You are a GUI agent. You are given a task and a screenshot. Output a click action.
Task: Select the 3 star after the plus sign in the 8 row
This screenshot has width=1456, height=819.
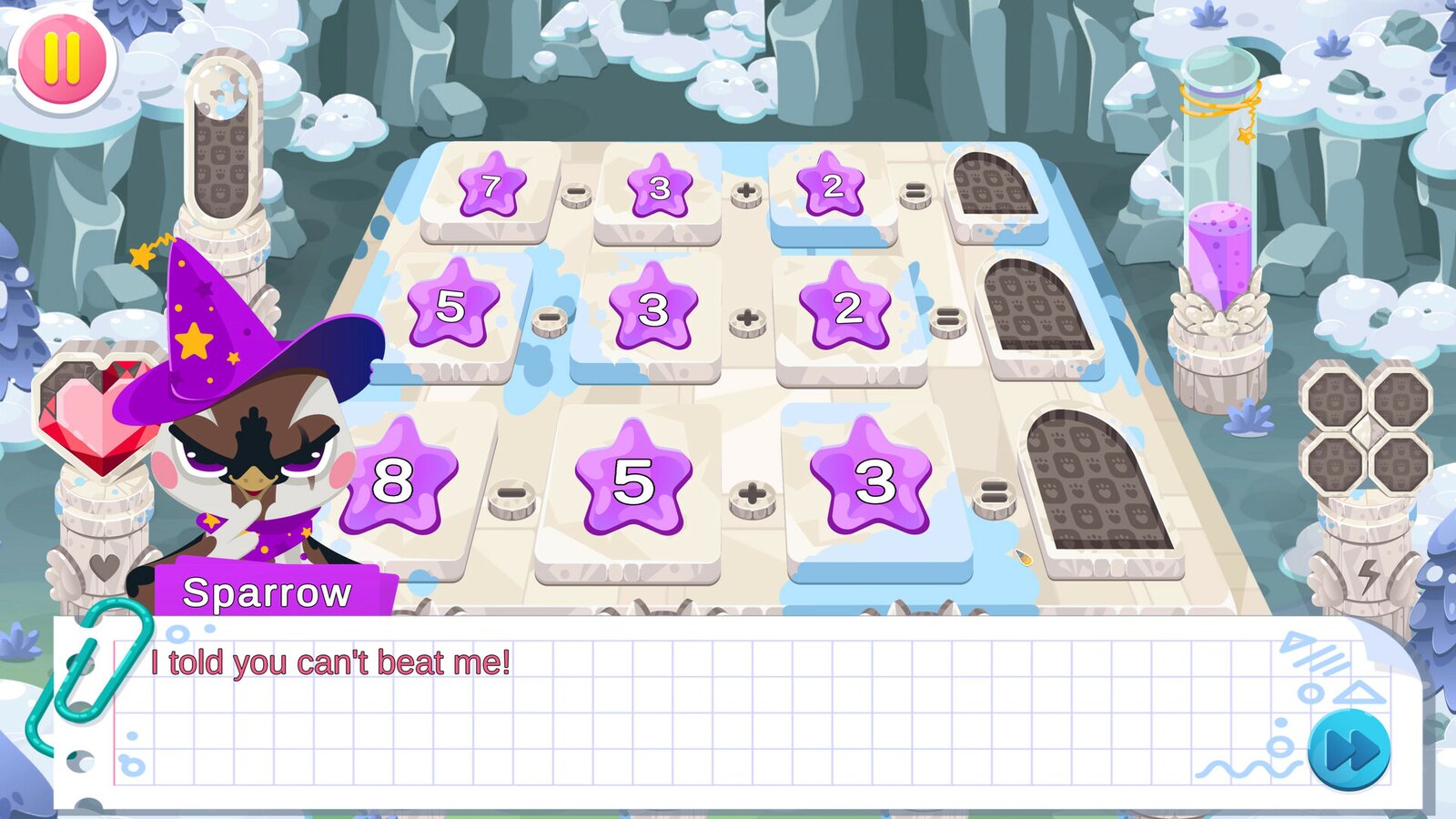tap(873, 480)
